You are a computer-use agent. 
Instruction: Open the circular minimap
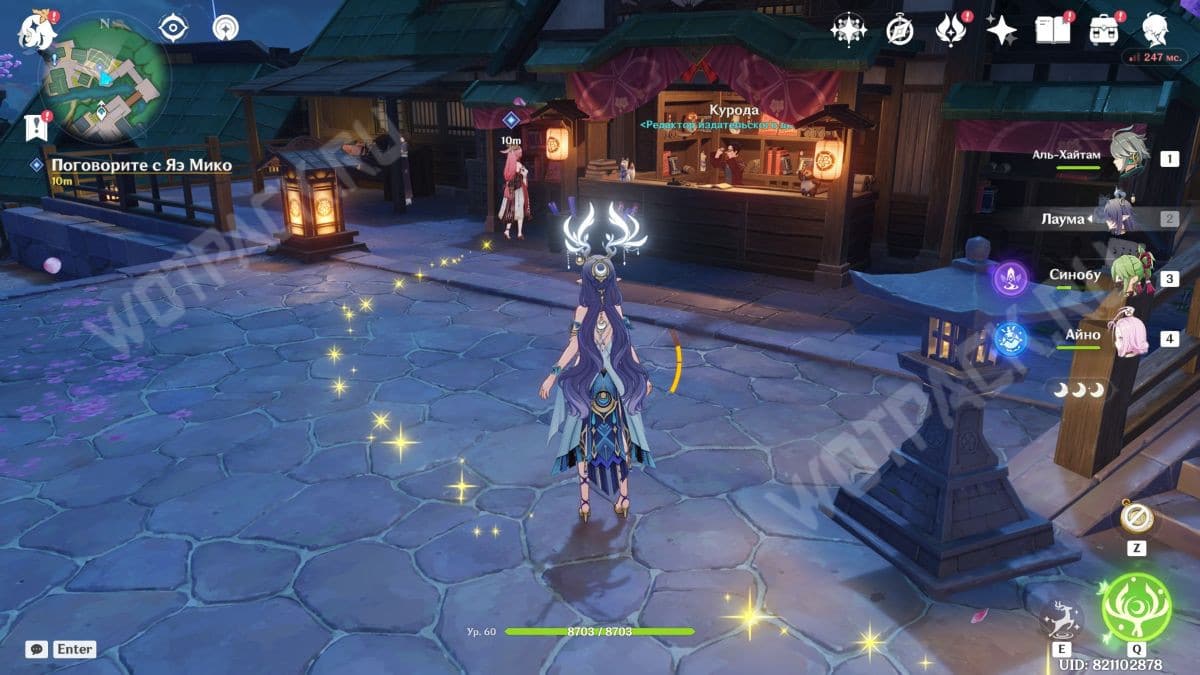pyautogui.click(x=103, y=77)
